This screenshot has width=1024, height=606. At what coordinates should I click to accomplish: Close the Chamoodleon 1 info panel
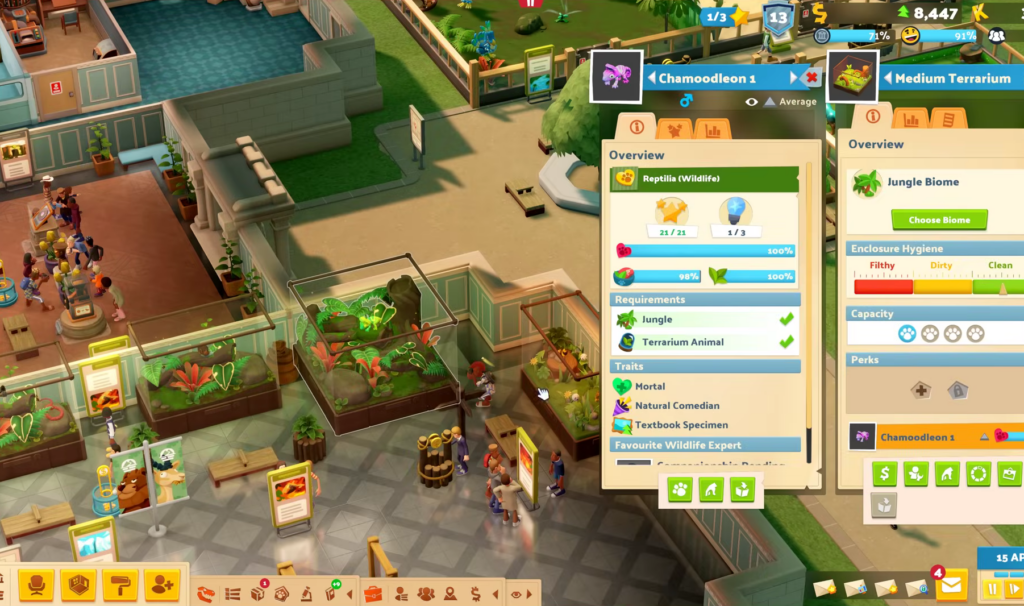pyautogui.click(x=812, y=77)
